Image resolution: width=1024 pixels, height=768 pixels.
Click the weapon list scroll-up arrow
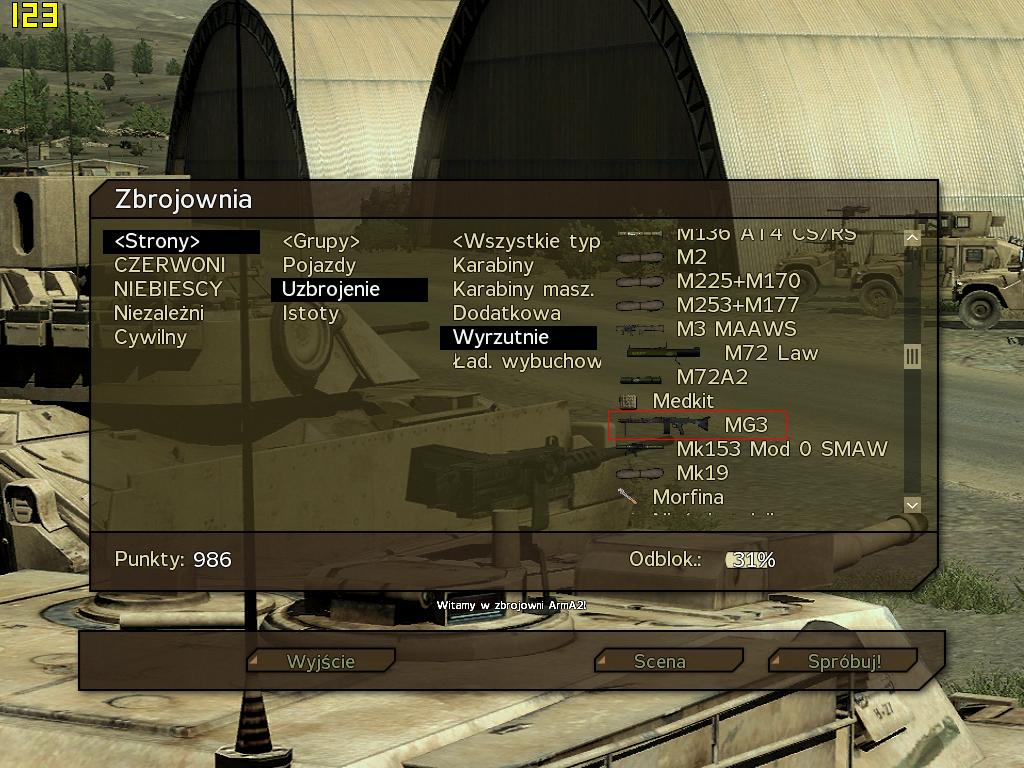911,238
